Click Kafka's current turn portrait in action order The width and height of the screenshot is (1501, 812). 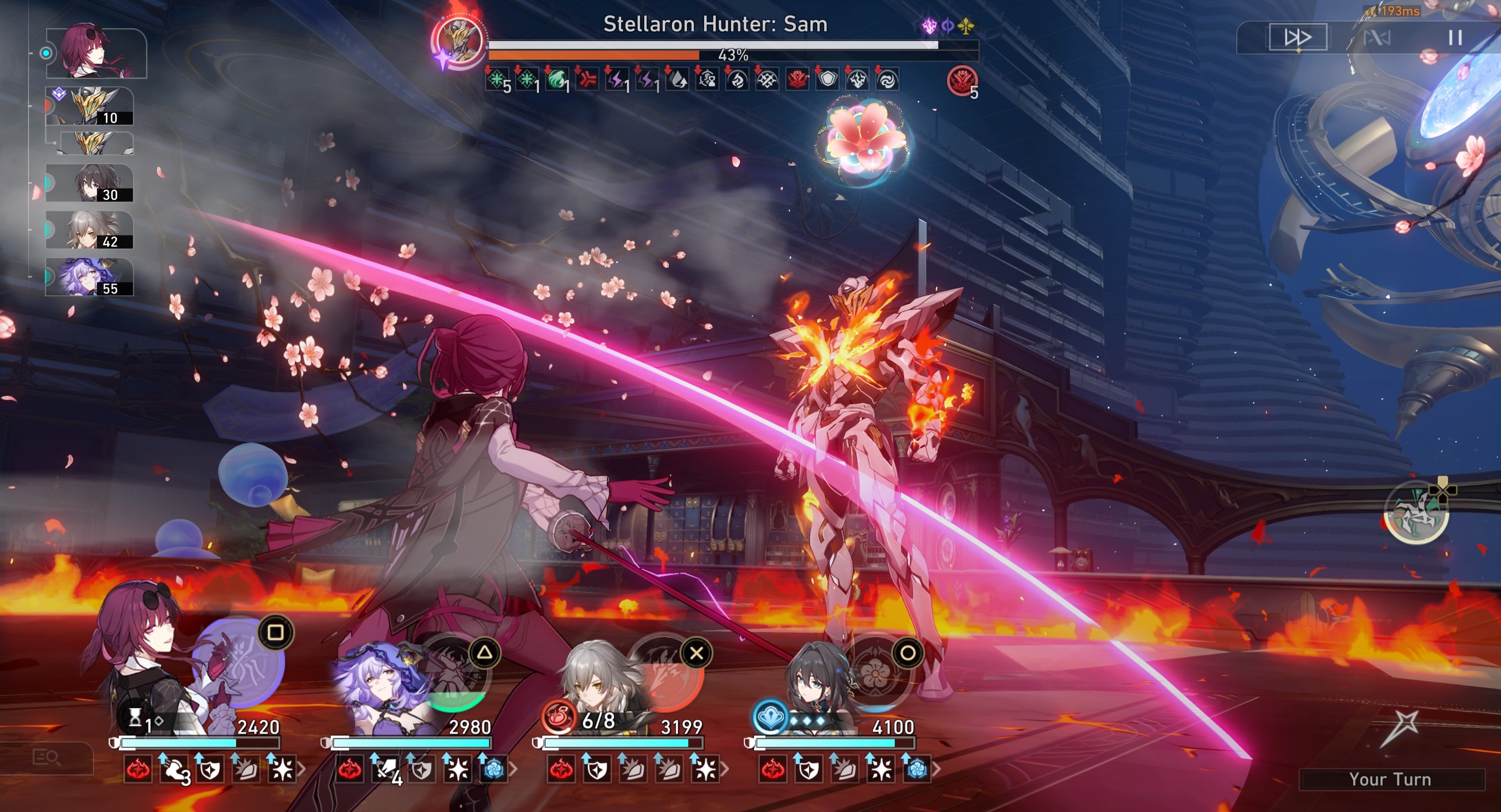pyautogui.click(x=96, y=53)
